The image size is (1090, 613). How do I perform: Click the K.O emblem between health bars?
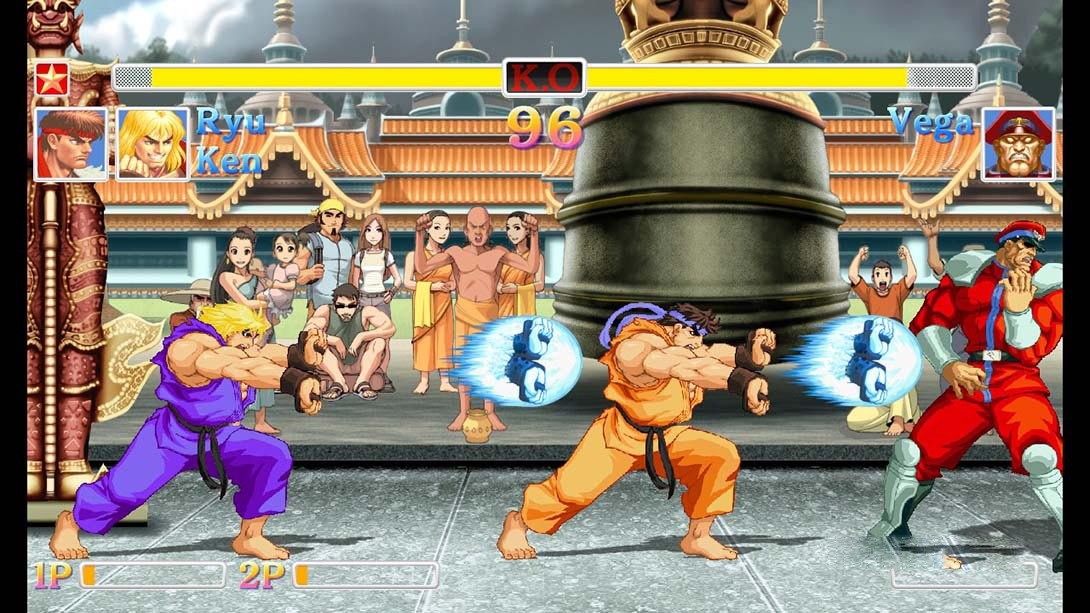tap(544, 78)
